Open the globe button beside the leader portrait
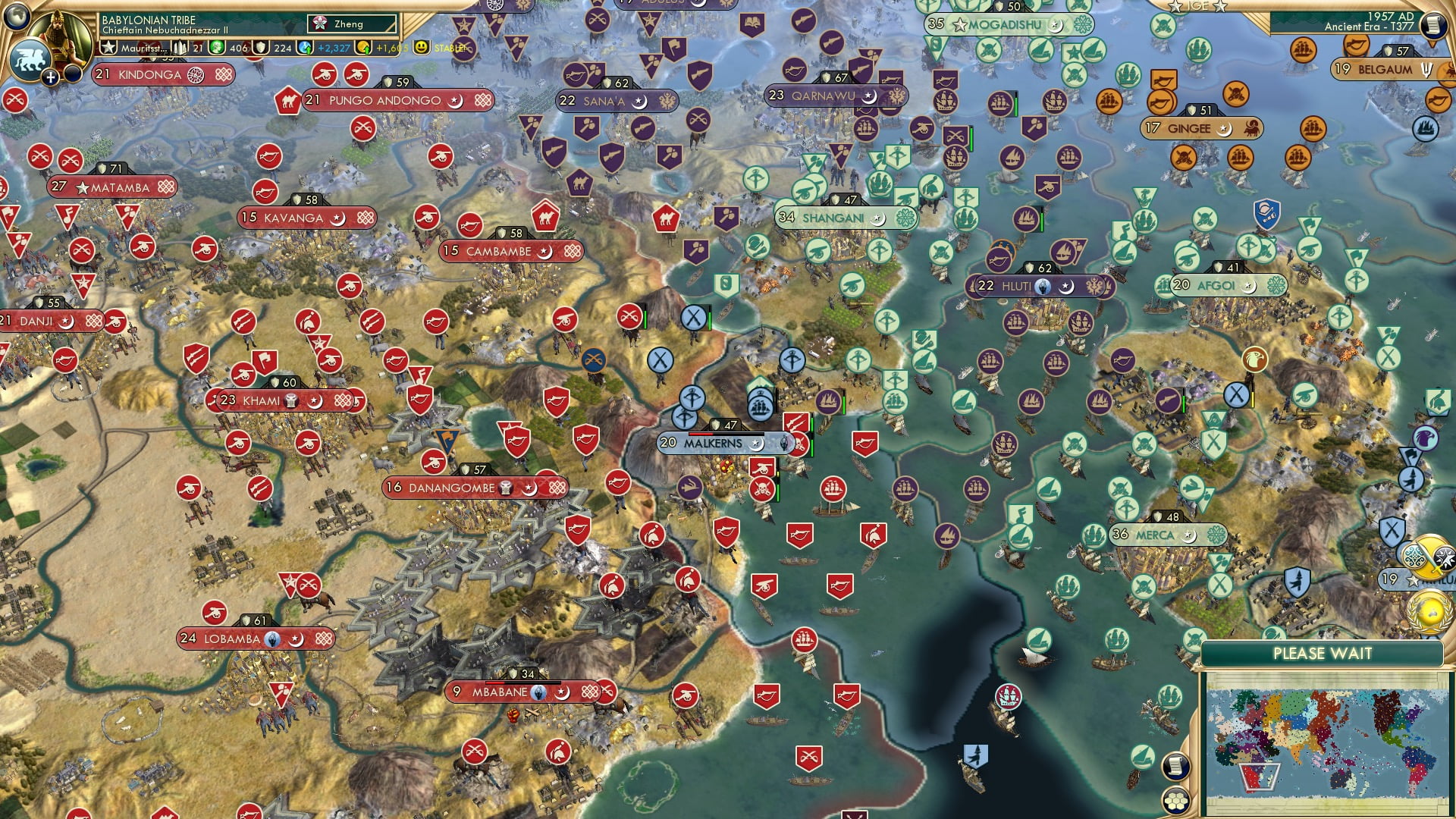This screenshot has height=819, width=1456. pyautogui.click(x=16, y=15)
